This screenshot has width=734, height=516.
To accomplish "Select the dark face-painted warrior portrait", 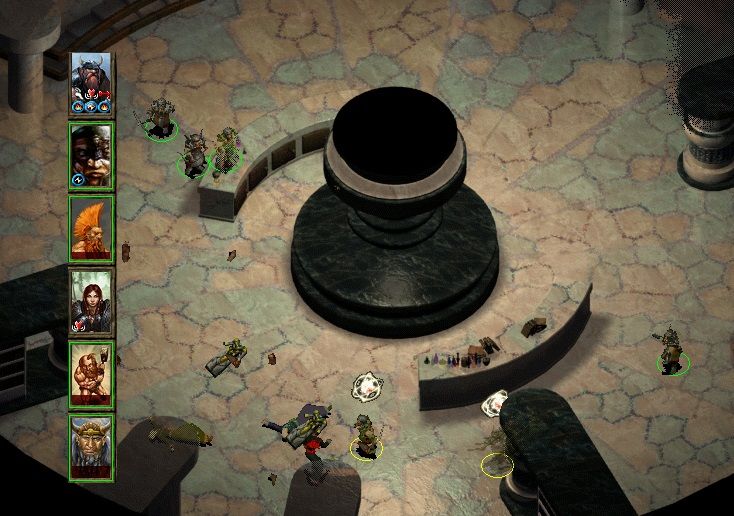I will click(x=91, y=155).
